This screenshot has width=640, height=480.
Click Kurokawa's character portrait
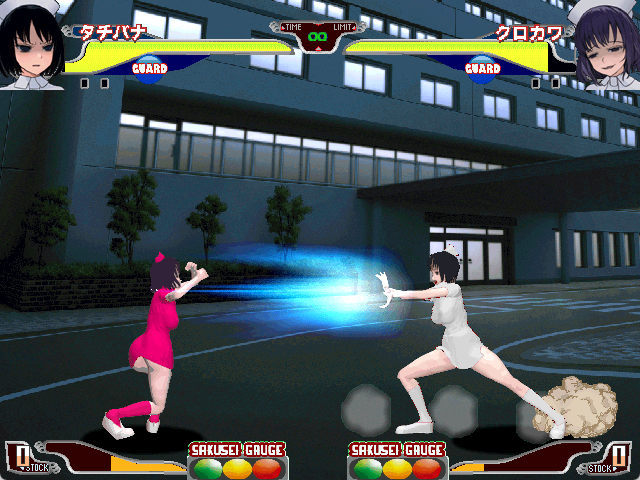point(606,46)
